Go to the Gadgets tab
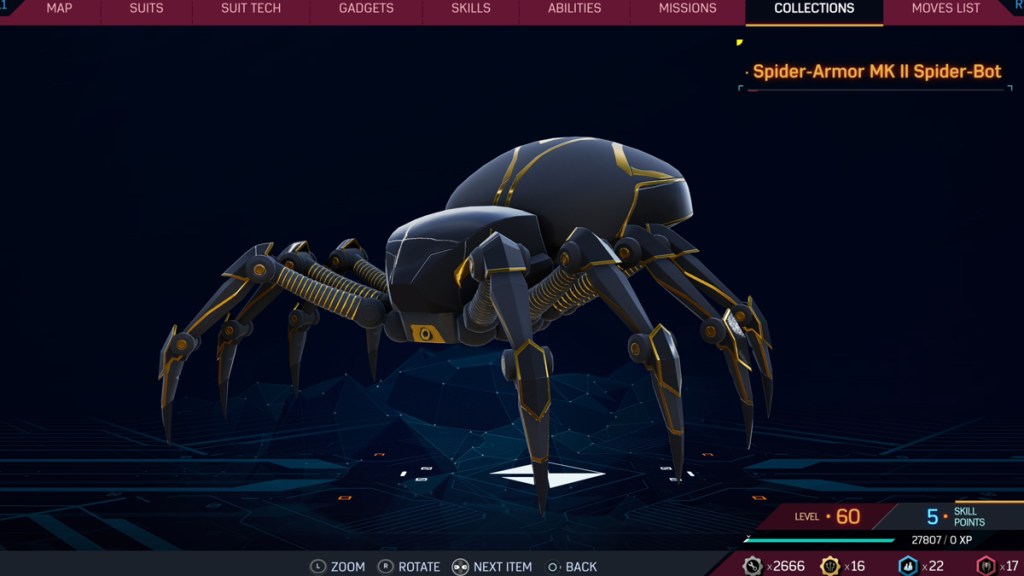Image resolution: width=1024 pixels, height=576 pixels. 365,9
